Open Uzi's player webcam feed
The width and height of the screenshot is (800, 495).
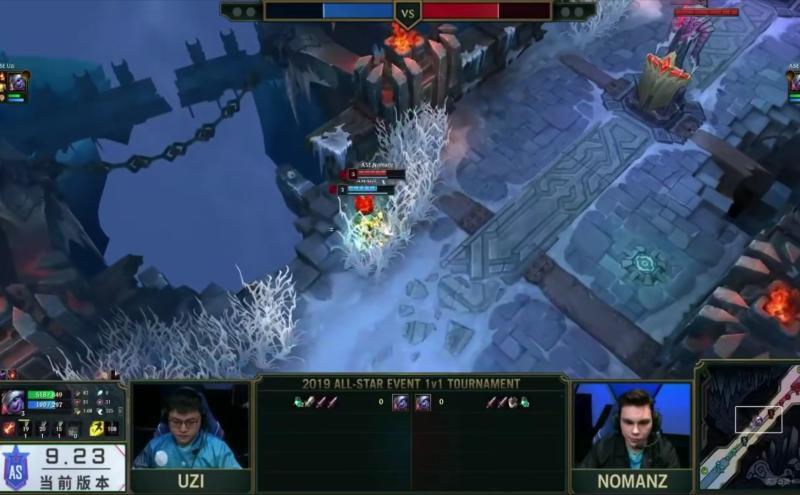(190, 426)
